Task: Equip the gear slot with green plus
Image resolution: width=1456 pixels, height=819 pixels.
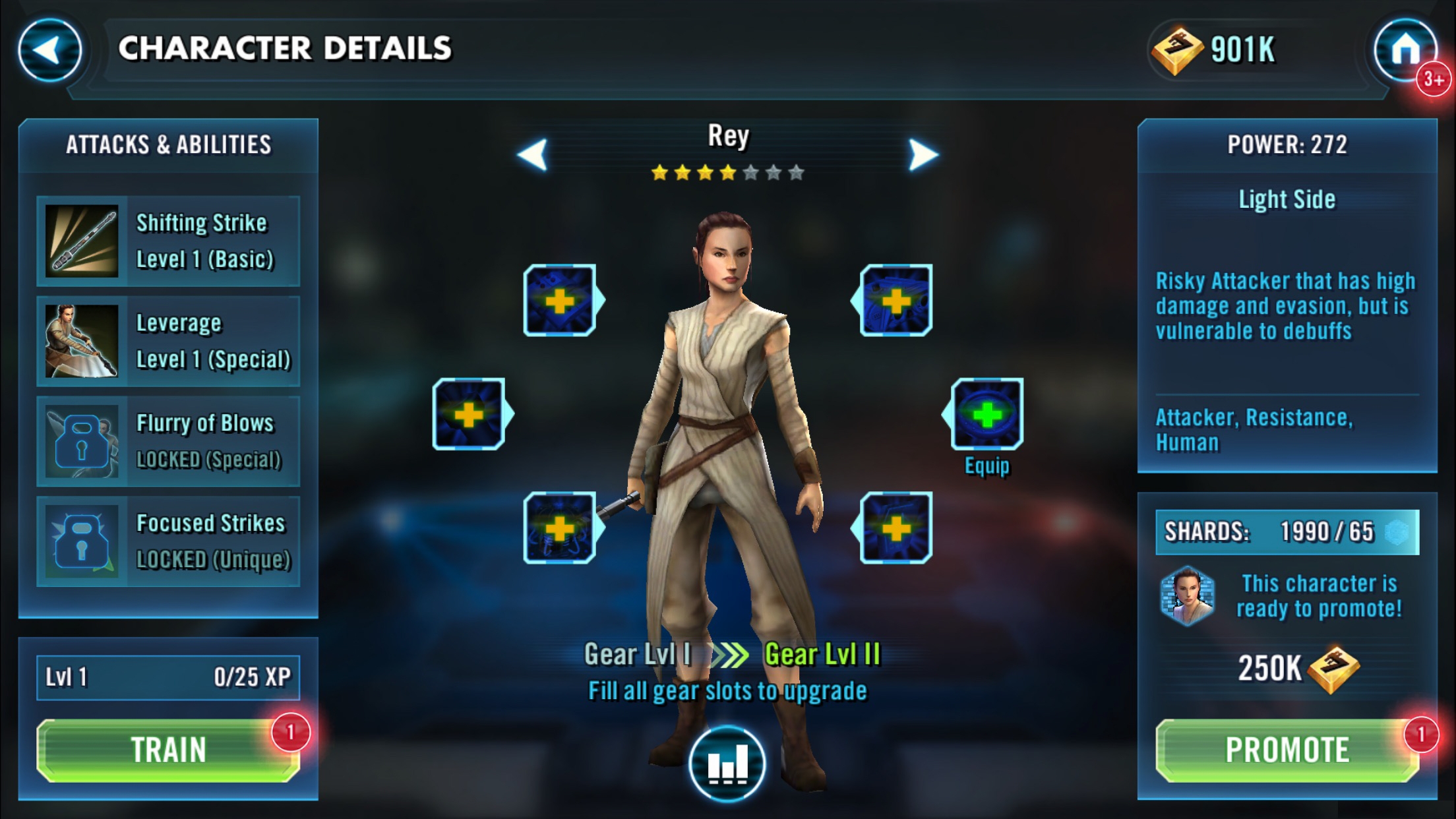Action: 986,415
